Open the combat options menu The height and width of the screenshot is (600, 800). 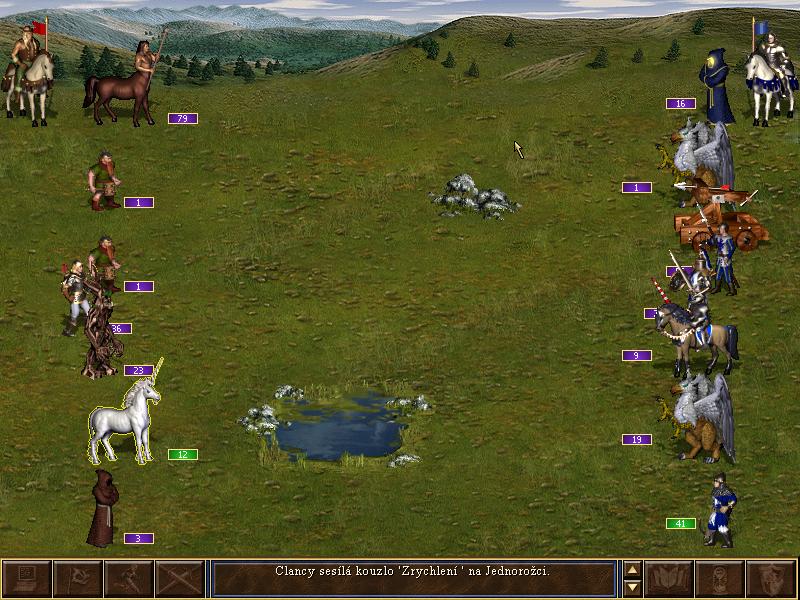click(26, 578)
